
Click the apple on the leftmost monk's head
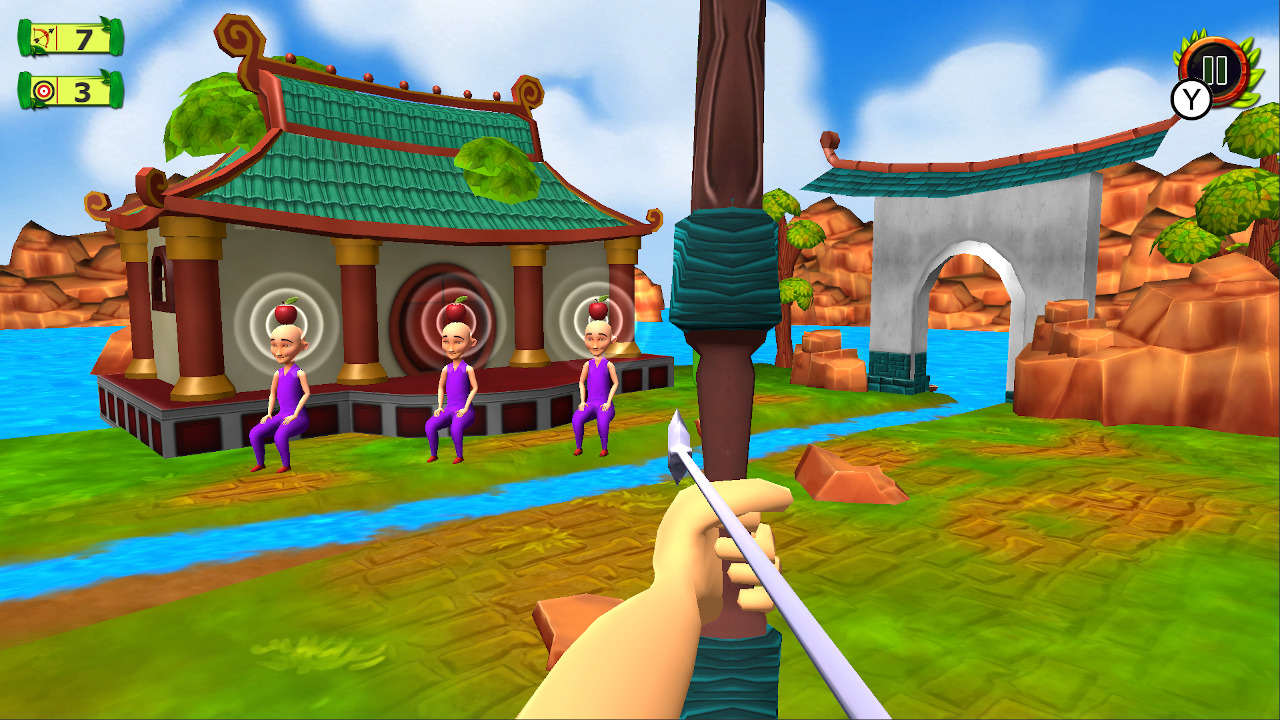pos(285,312)
